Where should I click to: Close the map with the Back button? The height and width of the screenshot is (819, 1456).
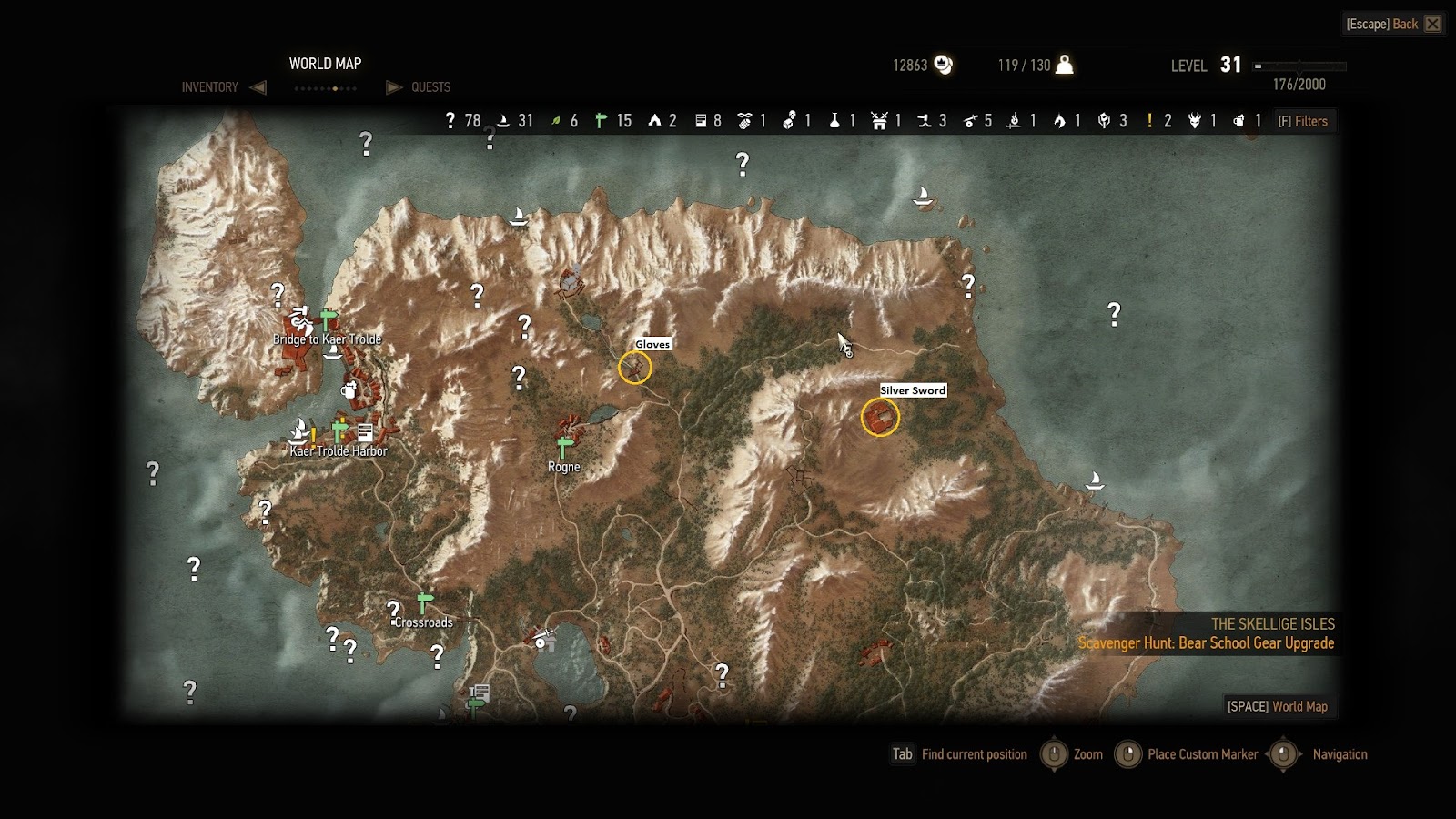pos(1393,24)
